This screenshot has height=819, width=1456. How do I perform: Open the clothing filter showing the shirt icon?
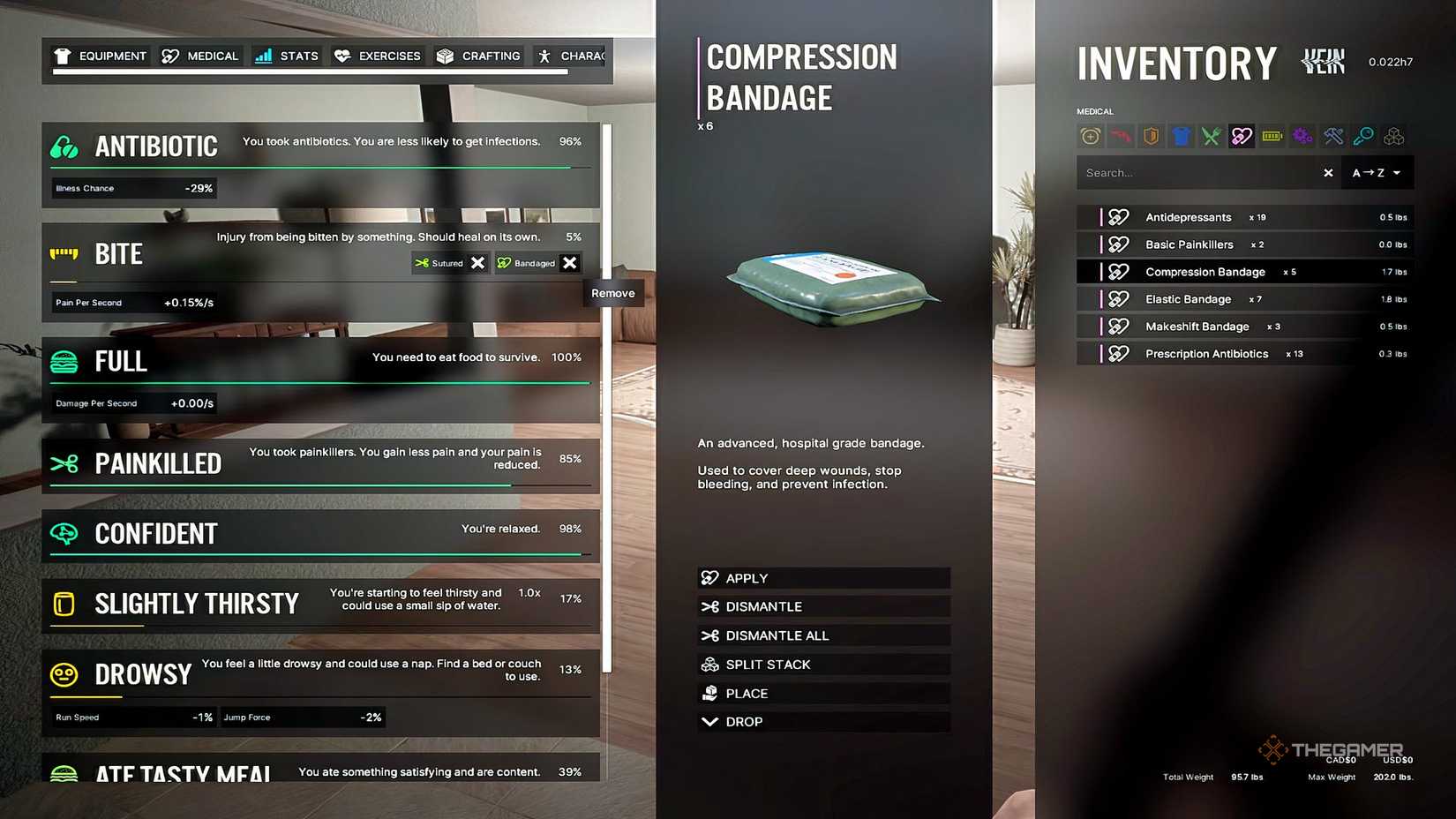[x=1181, y=136]
